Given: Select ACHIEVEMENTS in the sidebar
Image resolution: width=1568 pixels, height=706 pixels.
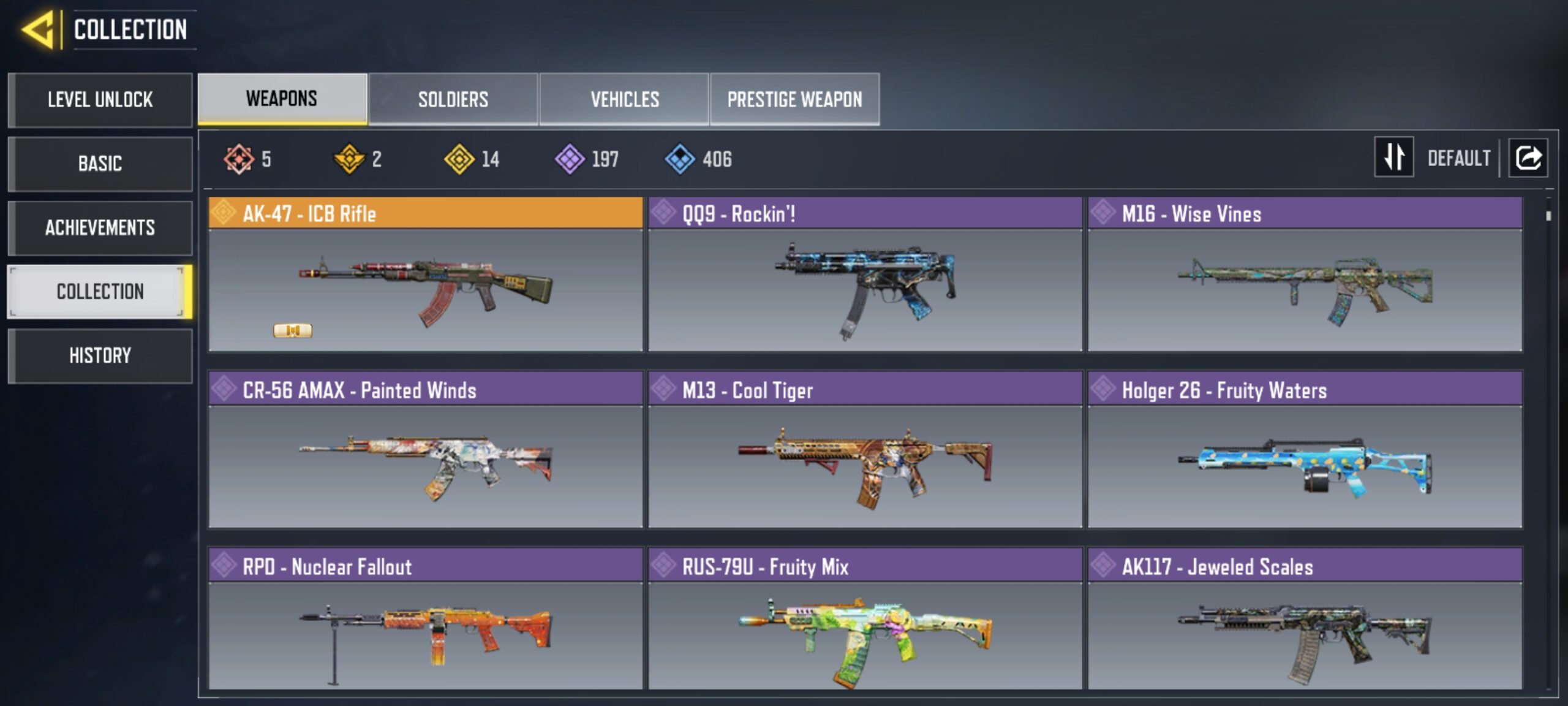Looking at the screenshot, I should click(x=100, y=228).
